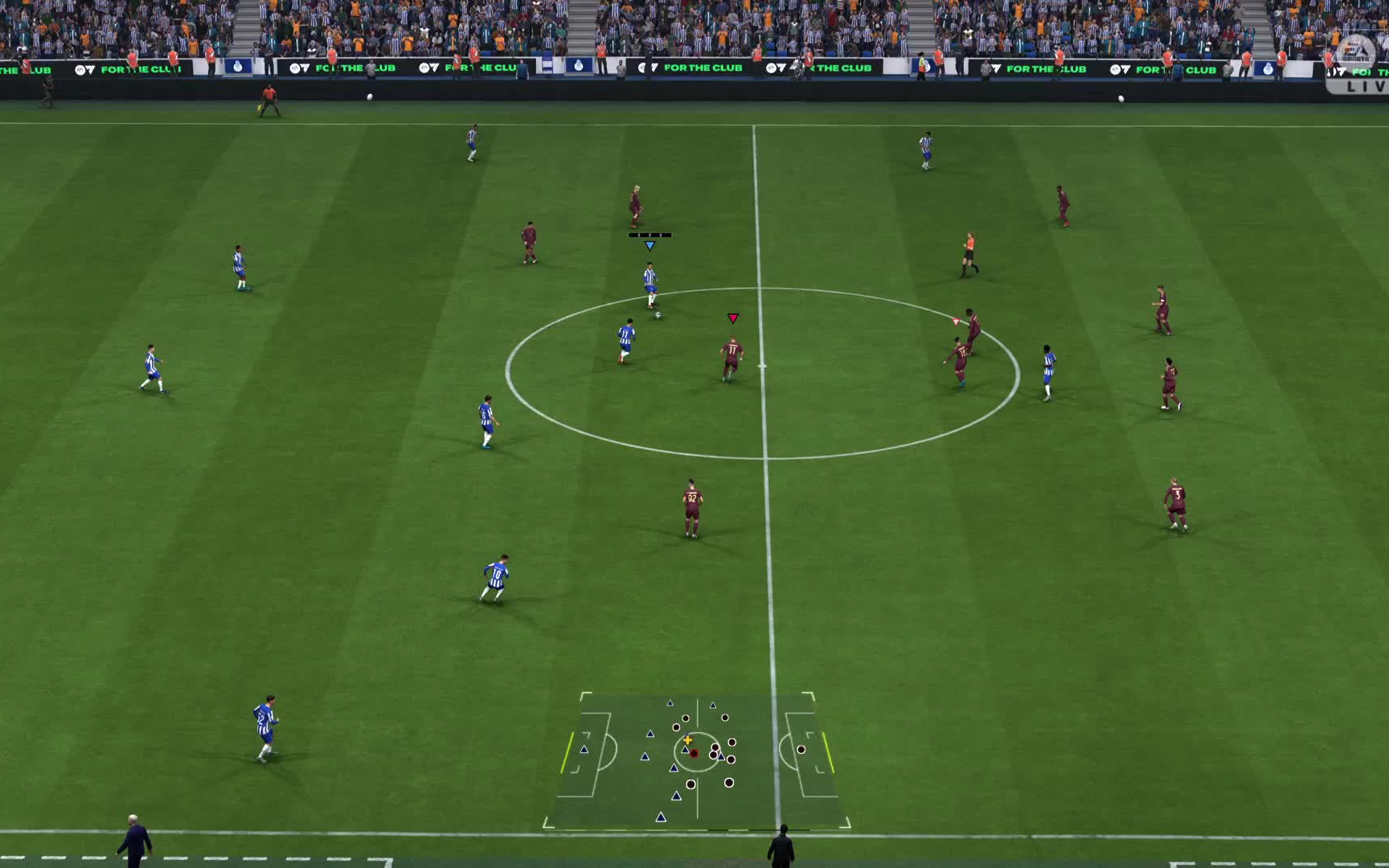This screenshot has height=868, width=1389.
Task: Click the EA Sports Live watermark logo
Action: (x=1356, y=63)
